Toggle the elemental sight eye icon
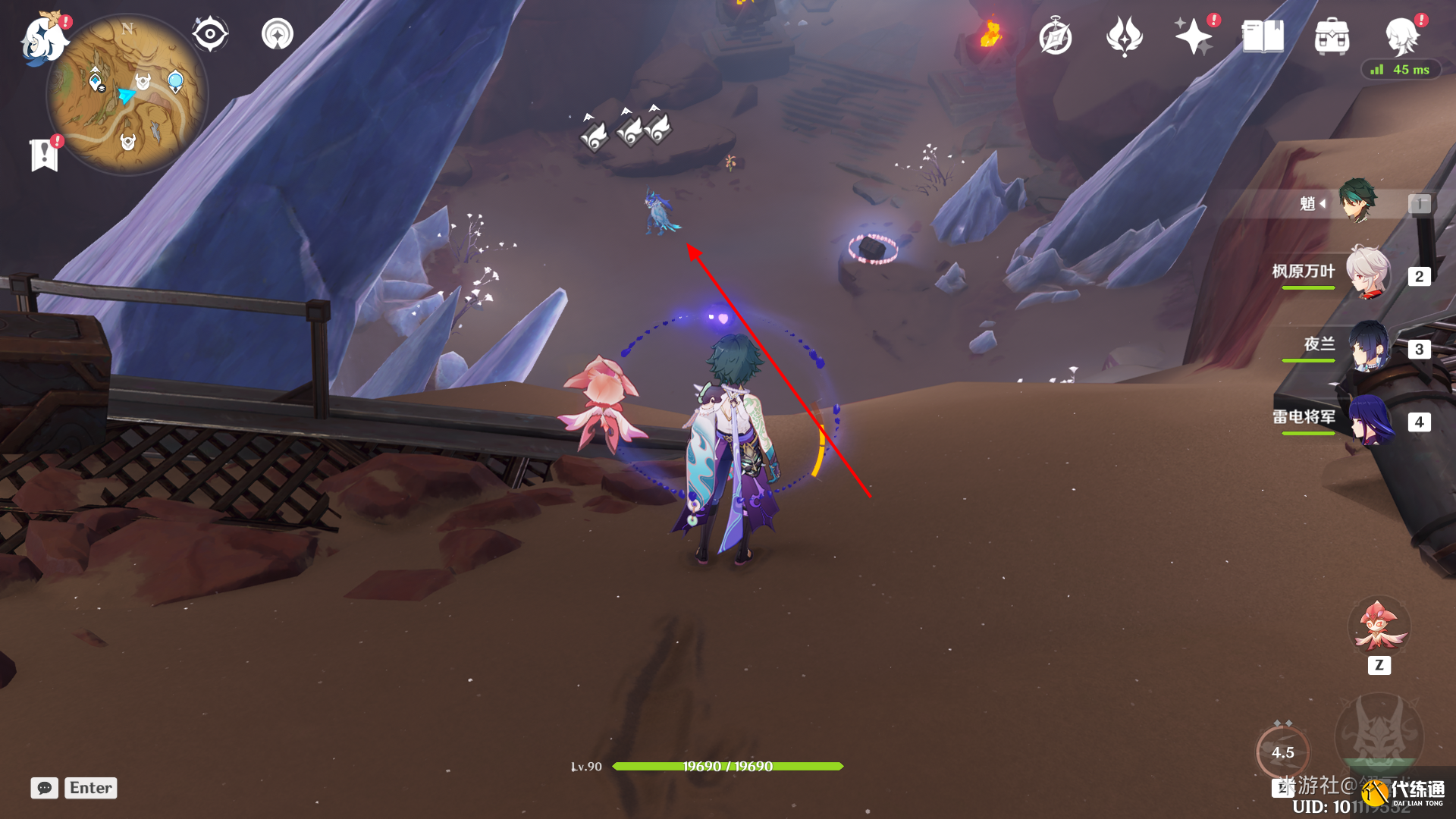 209,34
